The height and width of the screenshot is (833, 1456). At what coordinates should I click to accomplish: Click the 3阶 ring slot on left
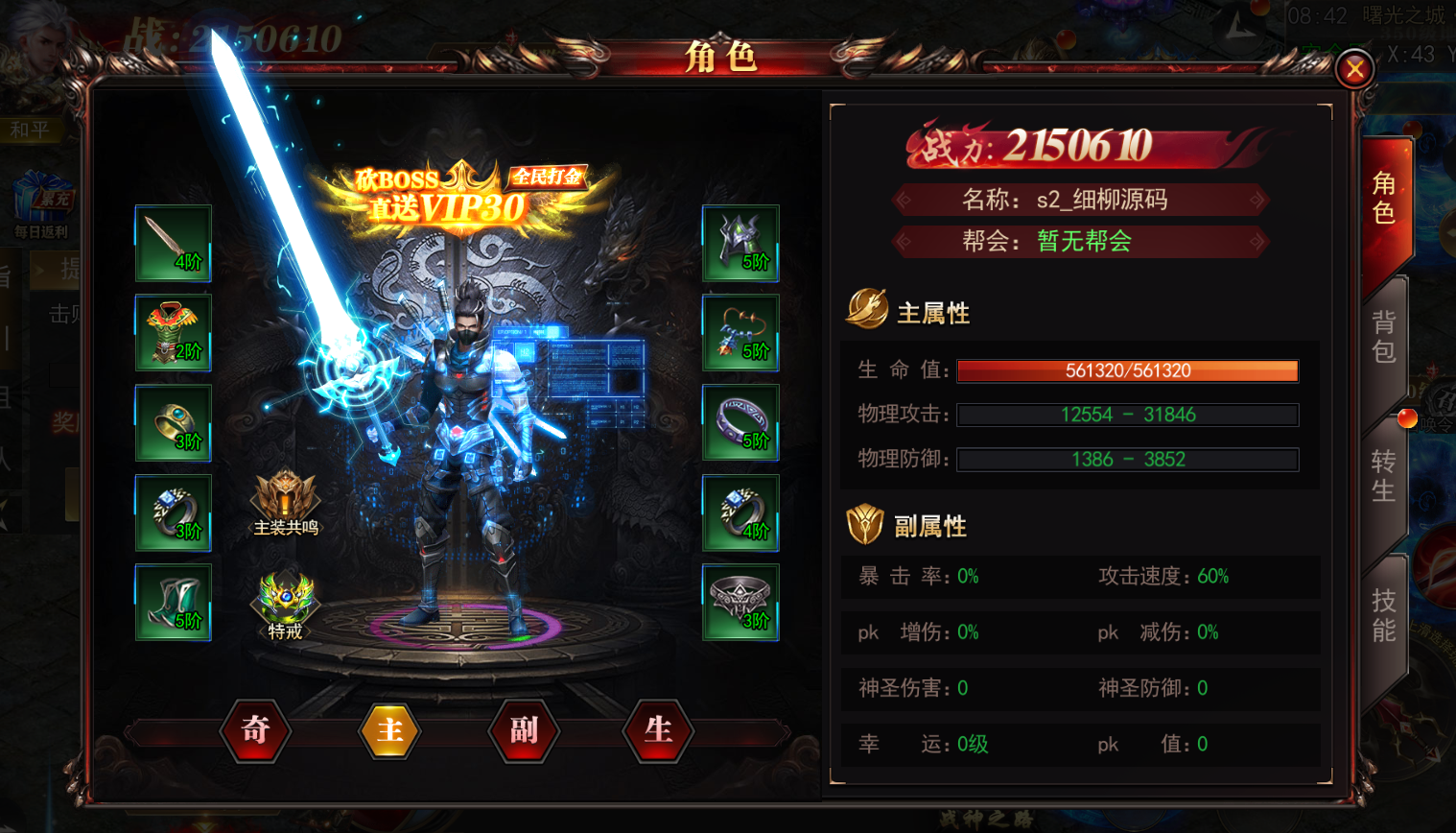coord(173,423)
